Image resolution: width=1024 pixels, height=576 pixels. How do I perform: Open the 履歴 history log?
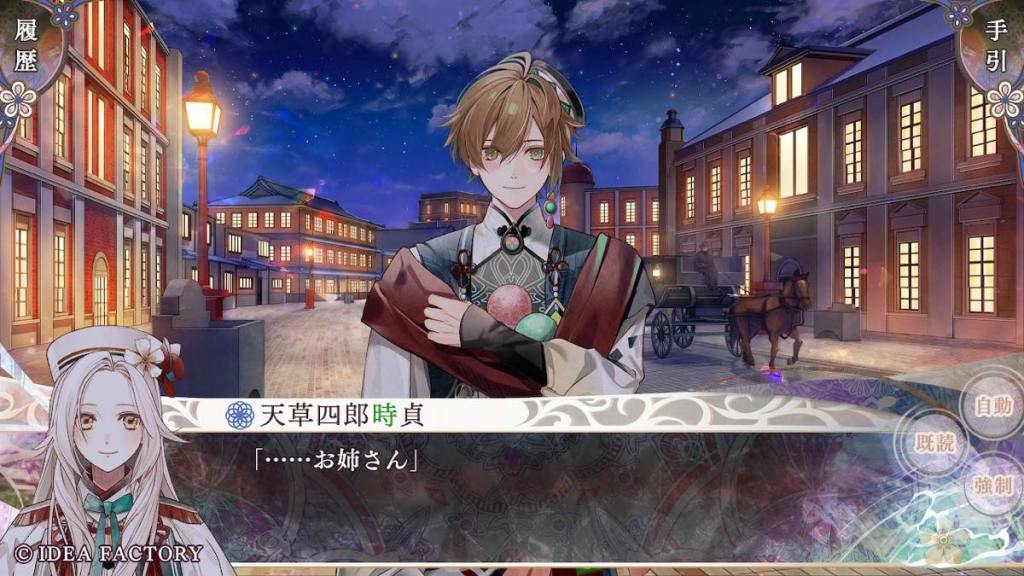(x=26, y=48)
